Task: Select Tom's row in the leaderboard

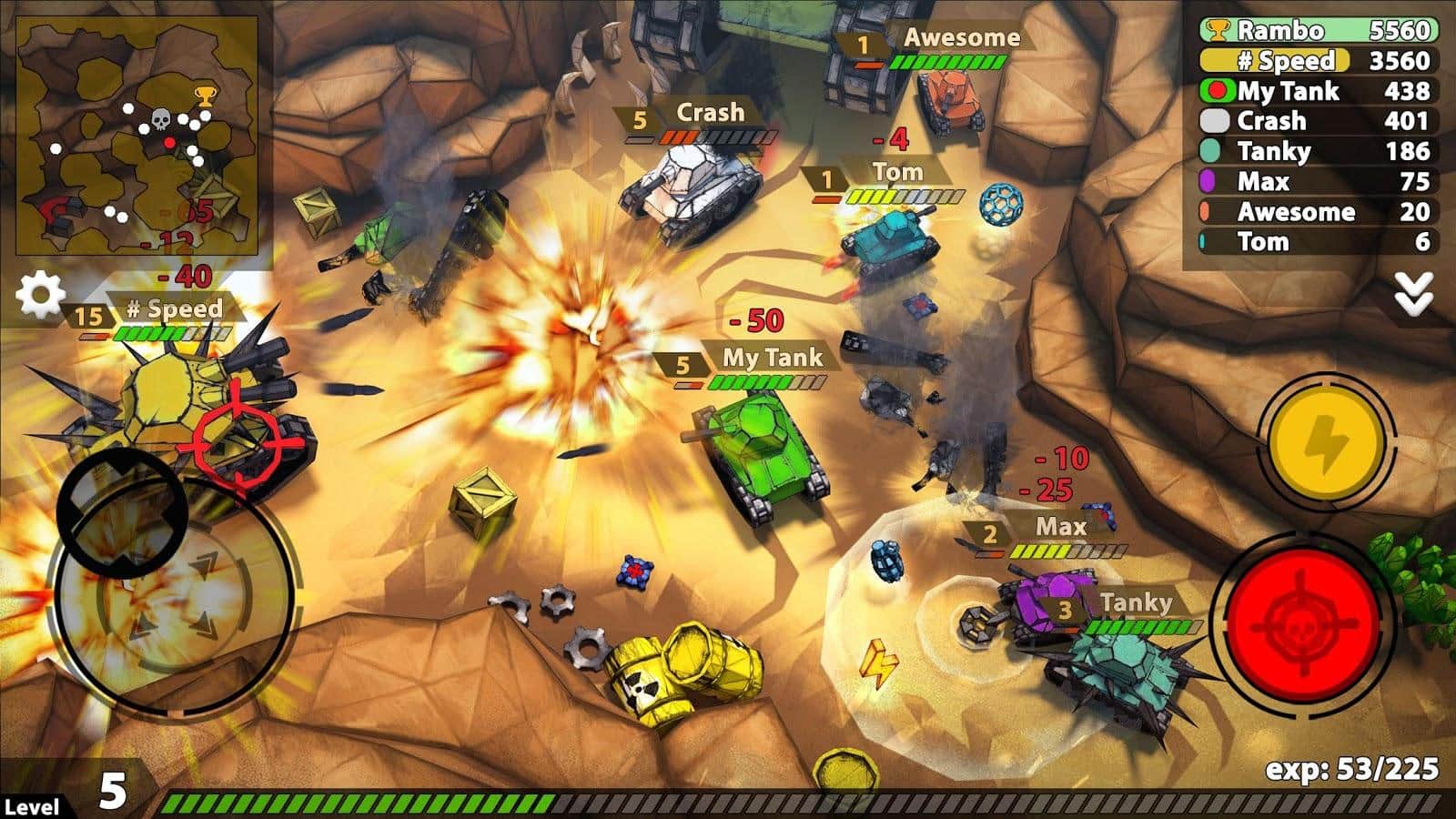Action: [1317, 241]
